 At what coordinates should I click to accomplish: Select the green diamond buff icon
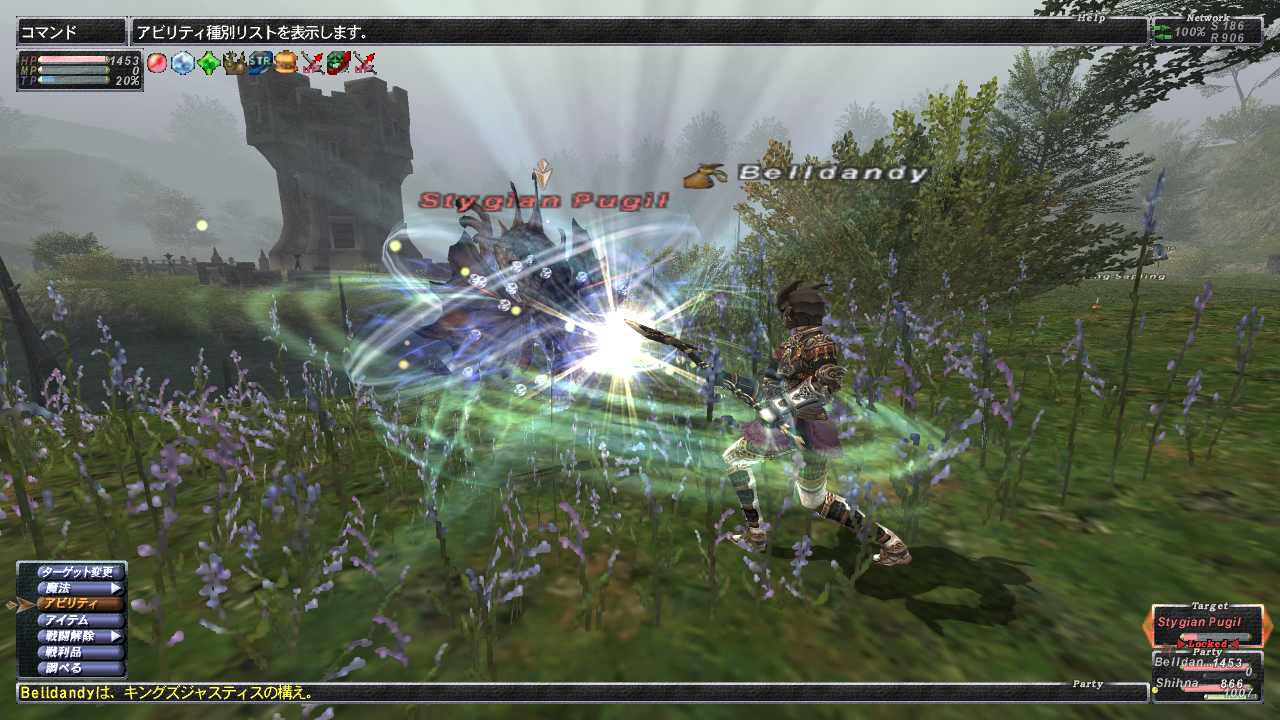click(x=208, y=63)
